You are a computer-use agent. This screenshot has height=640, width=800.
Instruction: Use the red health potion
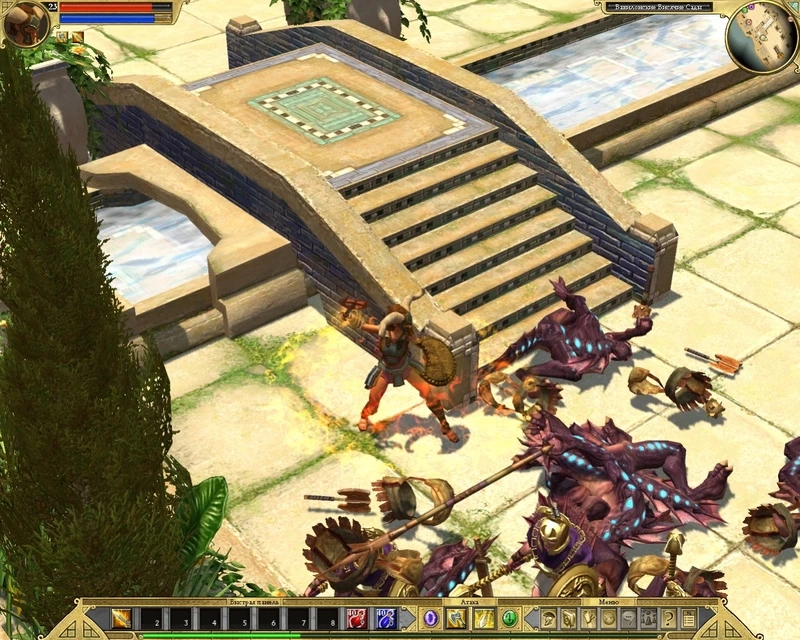pos(356,619)
